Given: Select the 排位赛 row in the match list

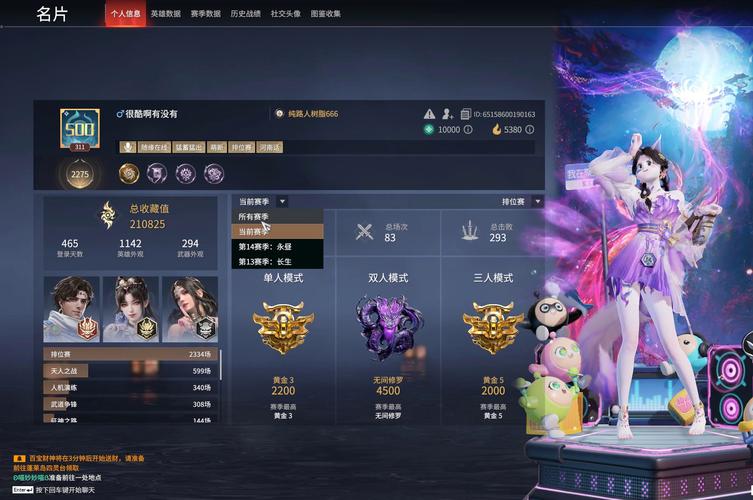Looking at the screenshot, I should pos(131,354).
